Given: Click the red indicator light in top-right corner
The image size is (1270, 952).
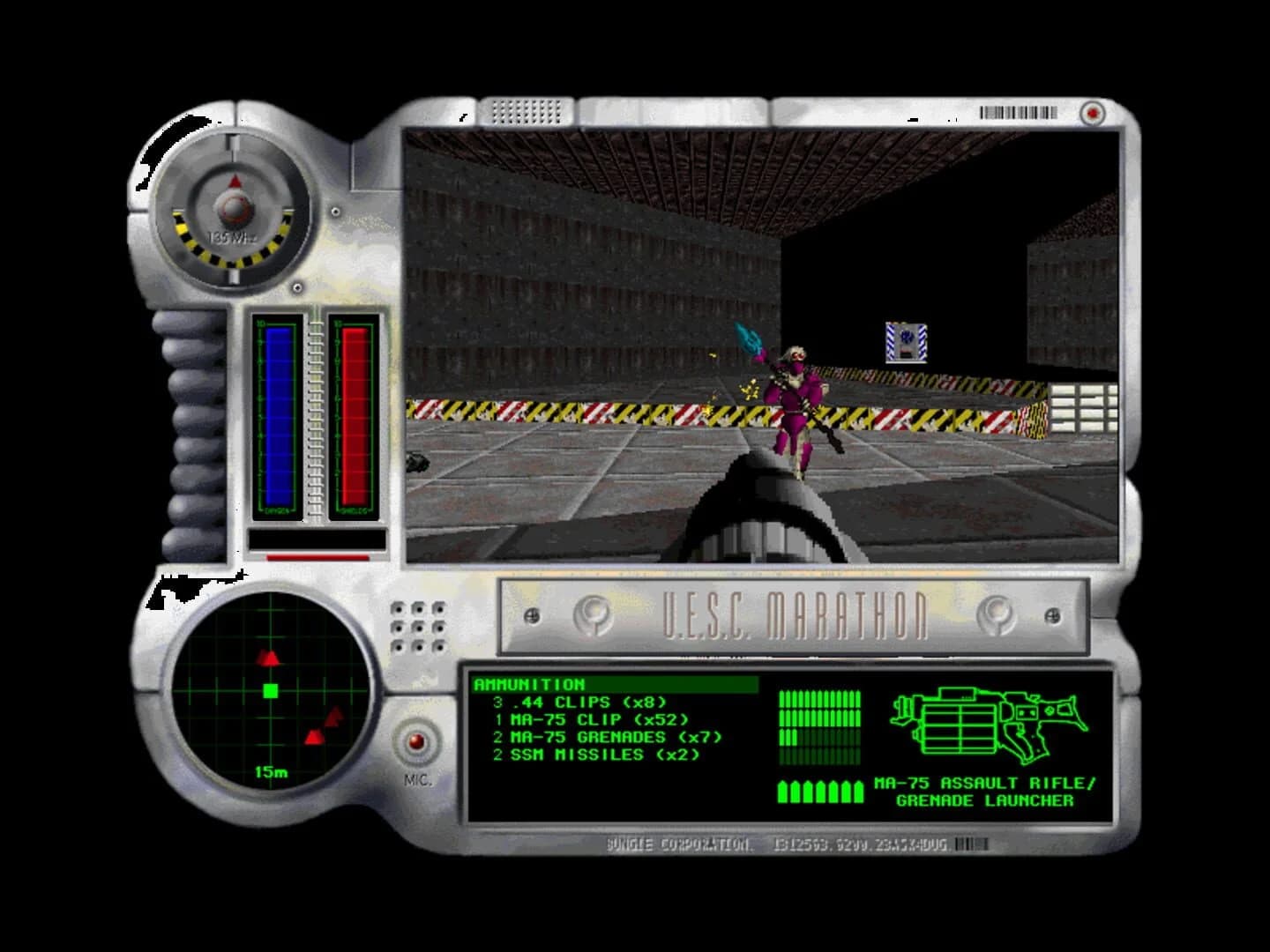Looking at the screenshot, I should pos(1092,113).
